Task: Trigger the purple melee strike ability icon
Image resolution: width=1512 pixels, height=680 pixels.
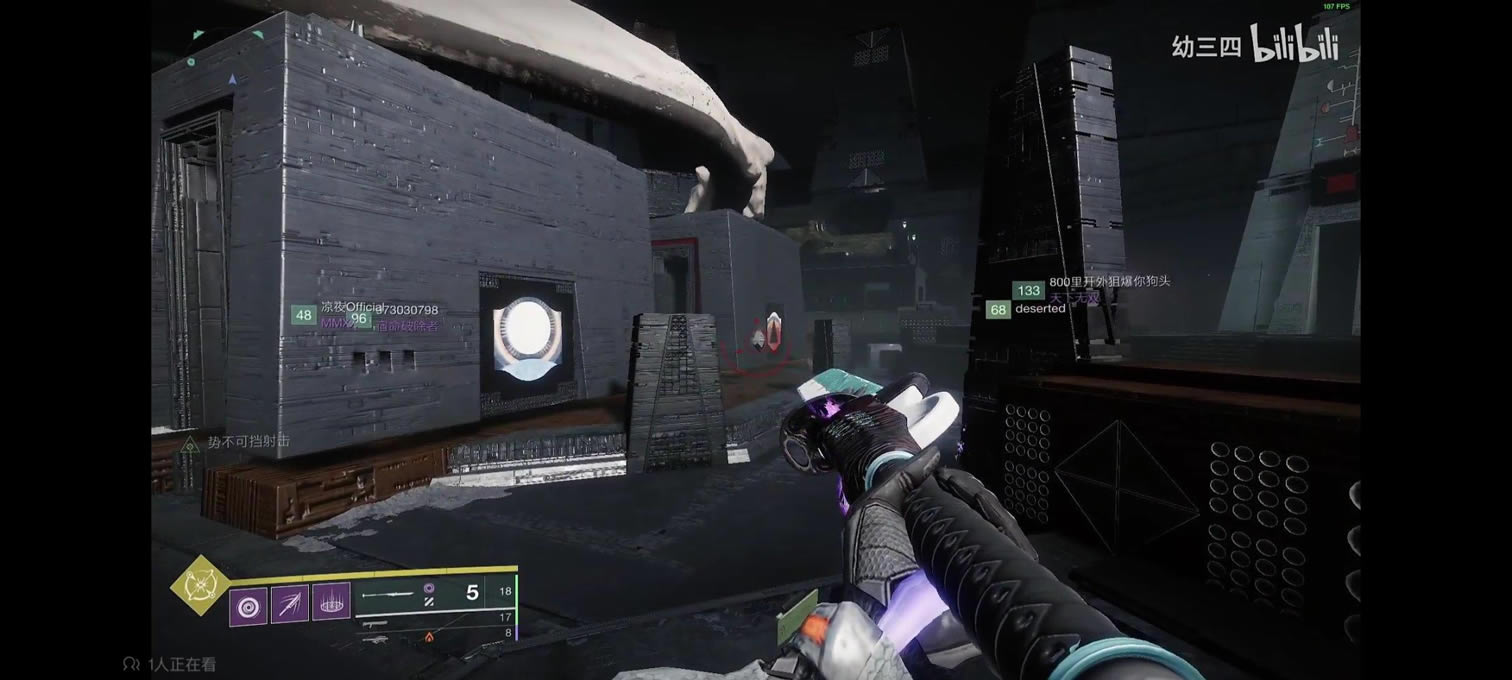Action: coord(290,606)
